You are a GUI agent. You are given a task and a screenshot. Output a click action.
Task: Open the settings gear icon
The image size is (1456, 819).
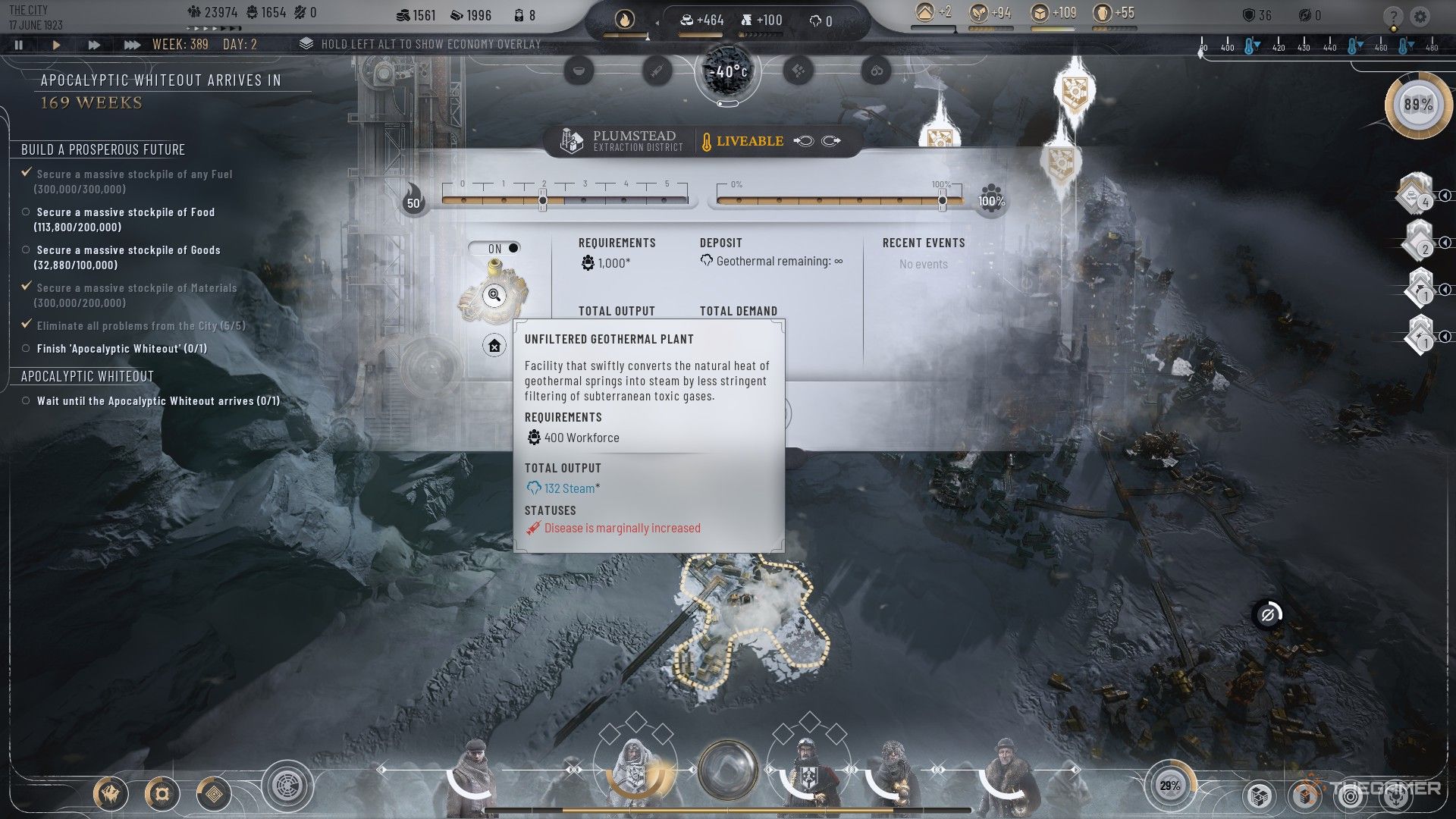pos(1420,16)
